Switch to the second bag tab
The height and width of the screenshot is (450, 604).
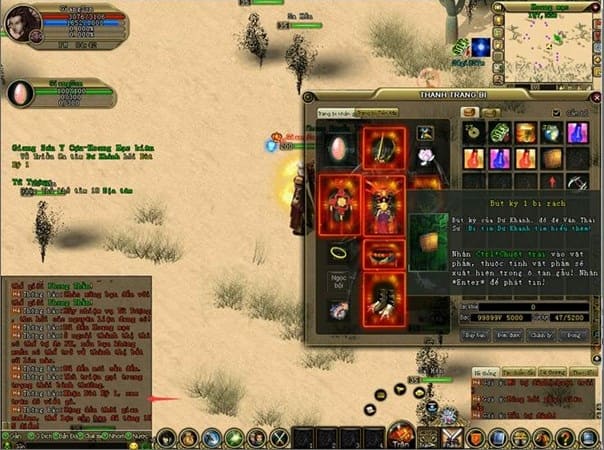pyautogui.click(x=490, y=113)
